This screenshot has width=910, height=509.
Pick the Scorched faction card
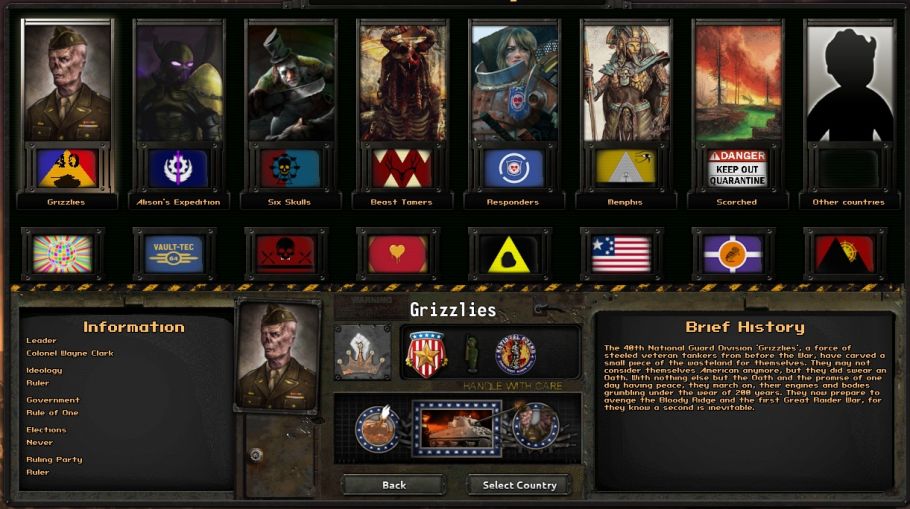[738, 85]
